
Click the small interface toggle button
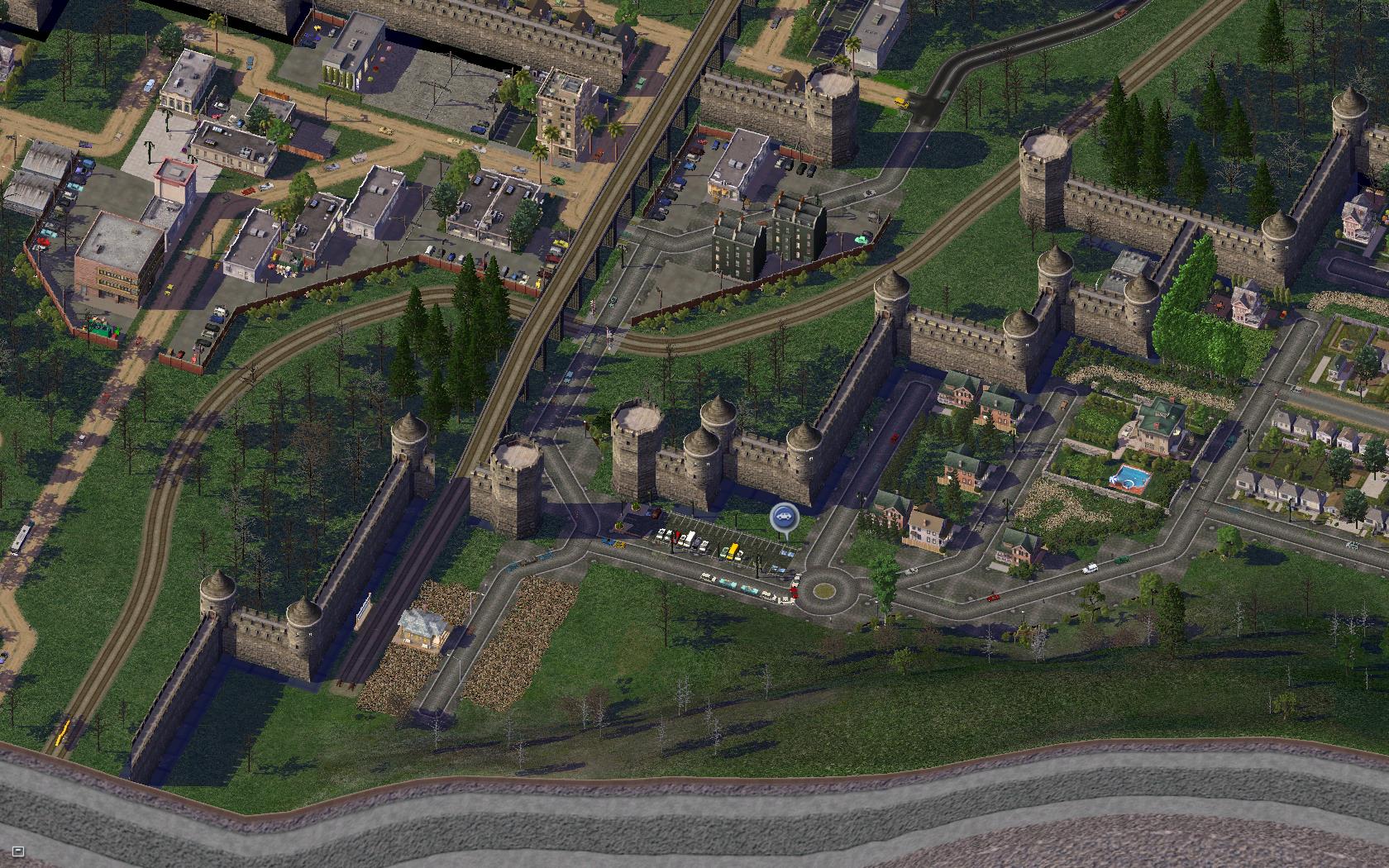tap(19, 851)
